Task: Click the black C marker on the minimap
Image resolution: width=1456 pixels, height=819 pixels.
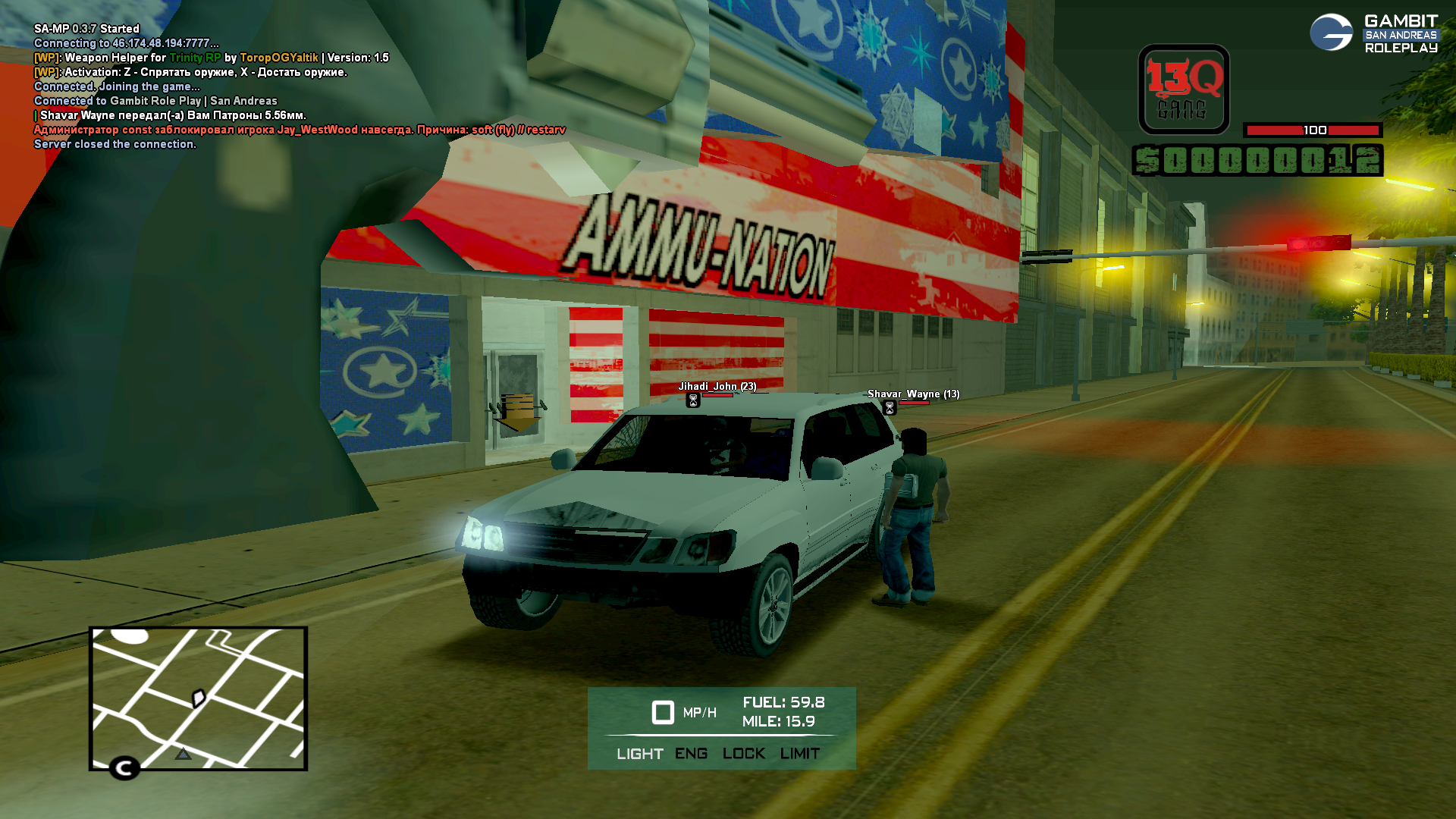Action: click(124, 768)
